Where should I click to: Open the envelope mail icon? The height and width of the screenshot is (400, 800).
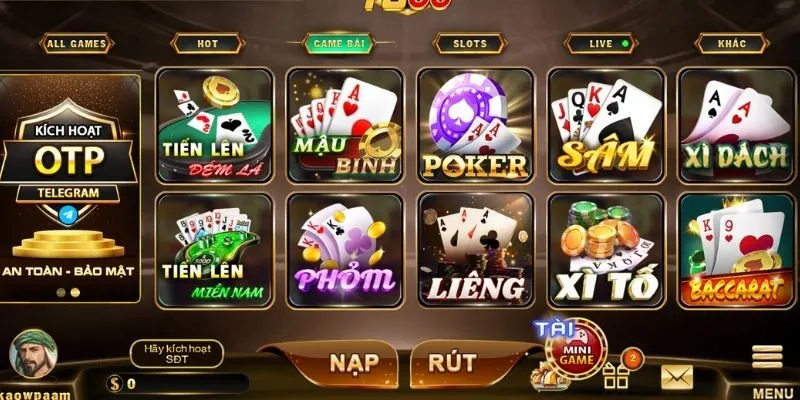pyautogui.click(x=677, y=377)
